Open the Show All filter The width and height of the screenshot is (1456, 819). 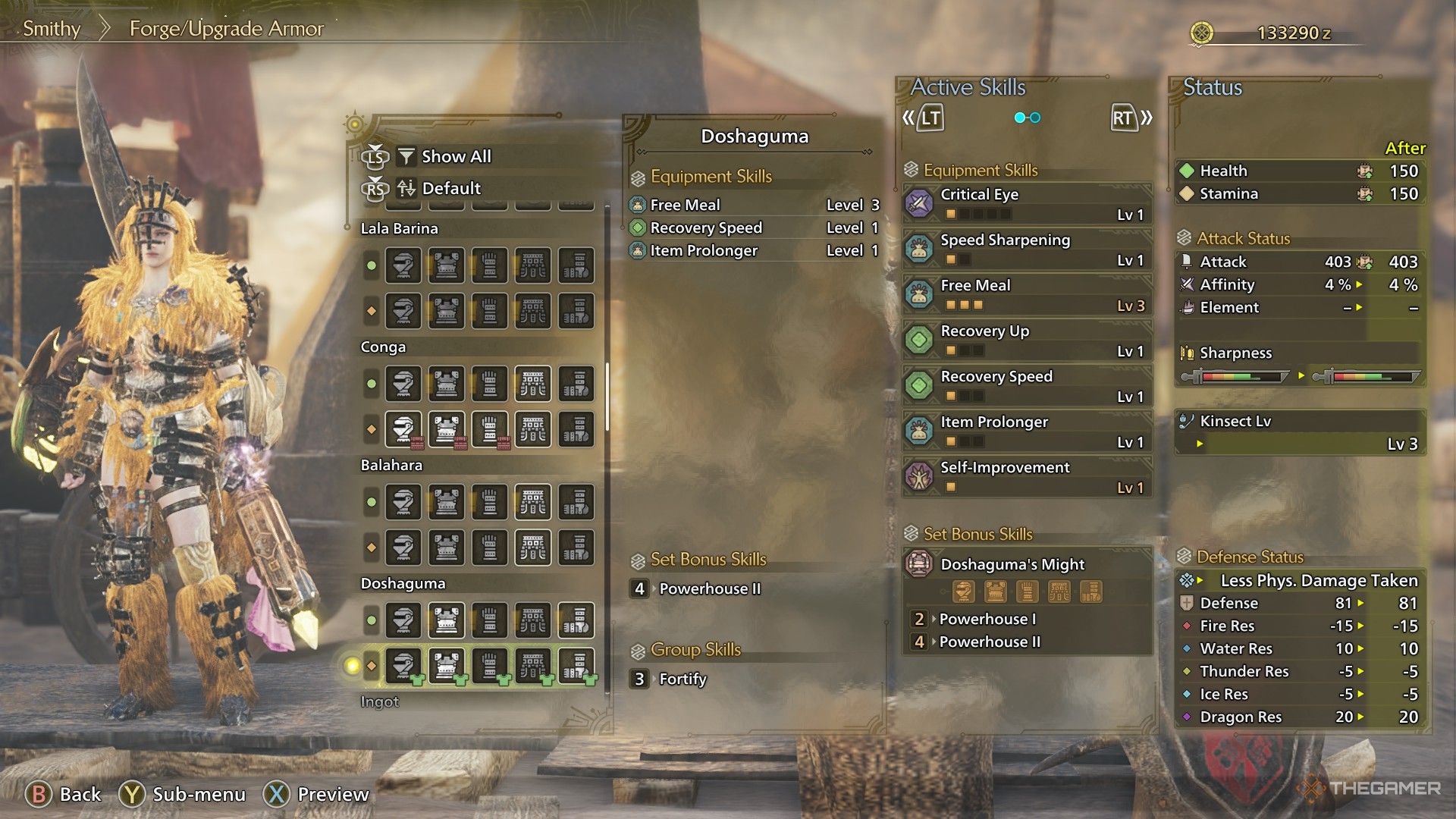coord(455,157)
